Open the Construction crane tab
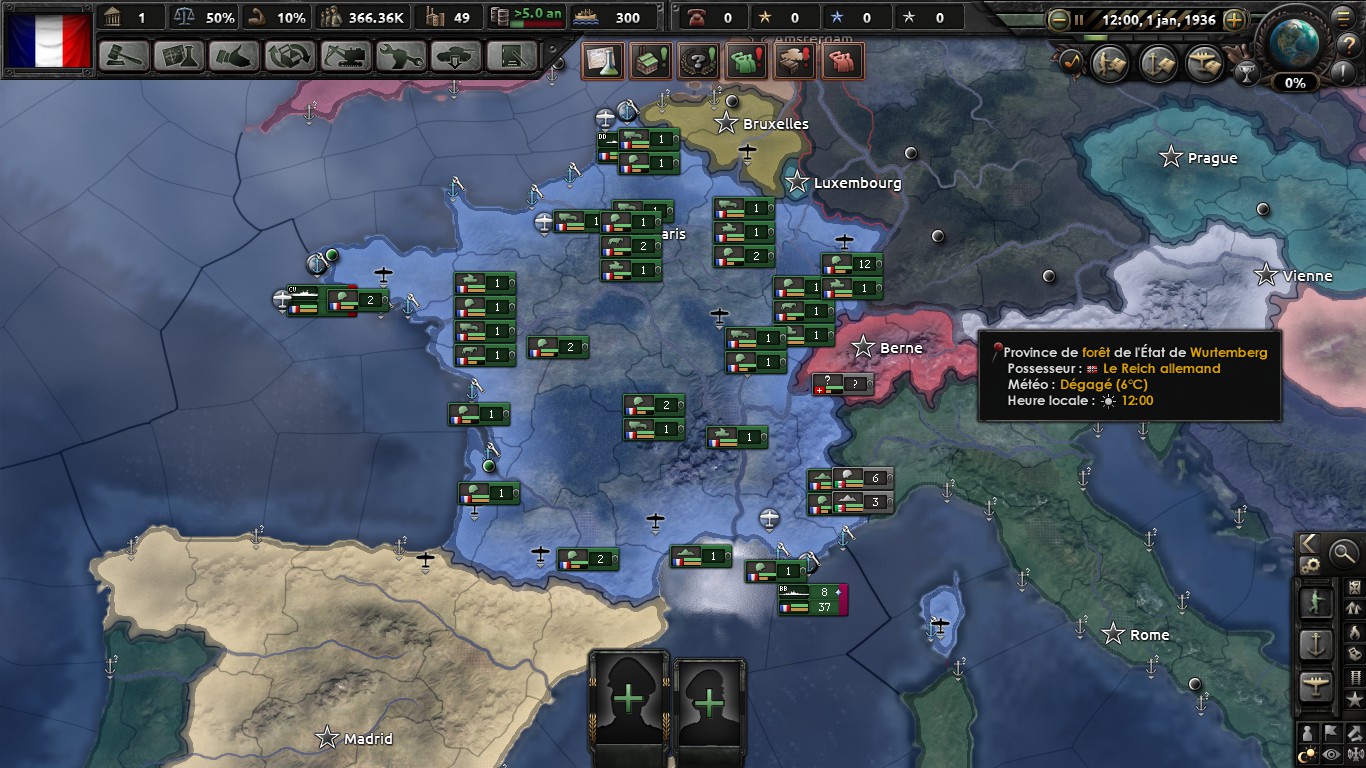 click(346, 56)
